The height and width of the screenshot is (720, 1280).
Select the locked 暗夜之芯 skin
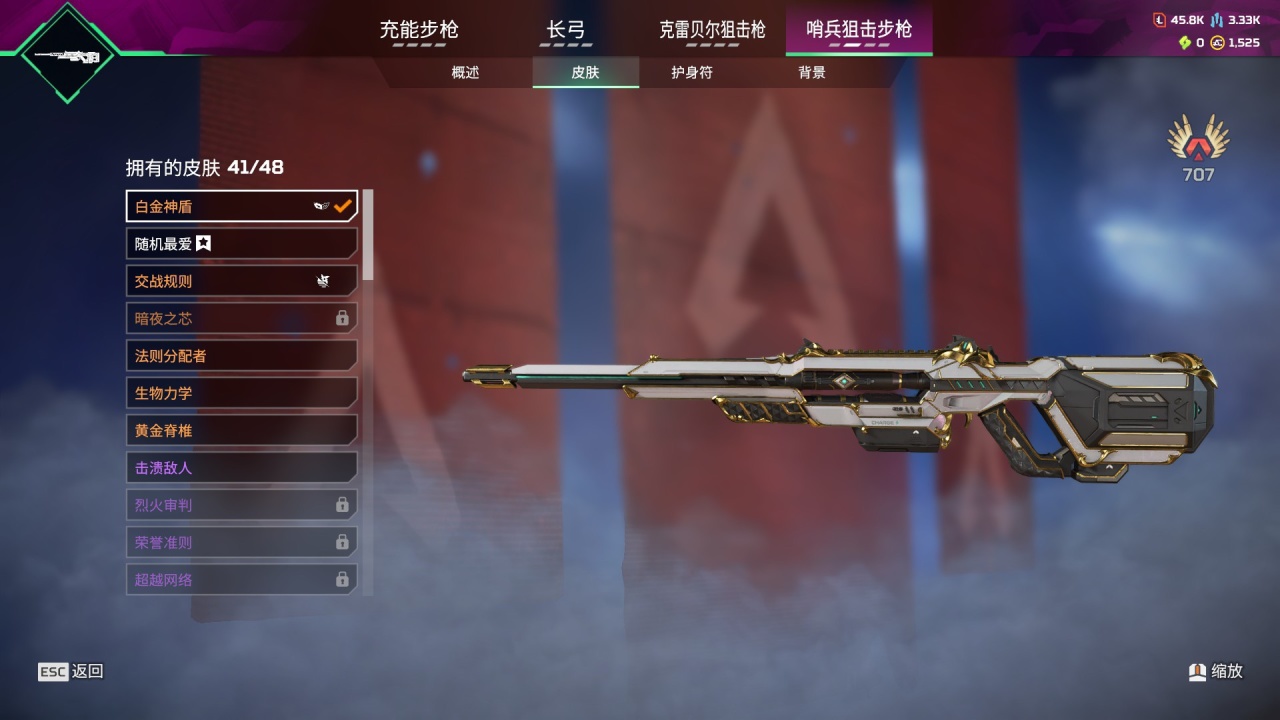(241, 318)
